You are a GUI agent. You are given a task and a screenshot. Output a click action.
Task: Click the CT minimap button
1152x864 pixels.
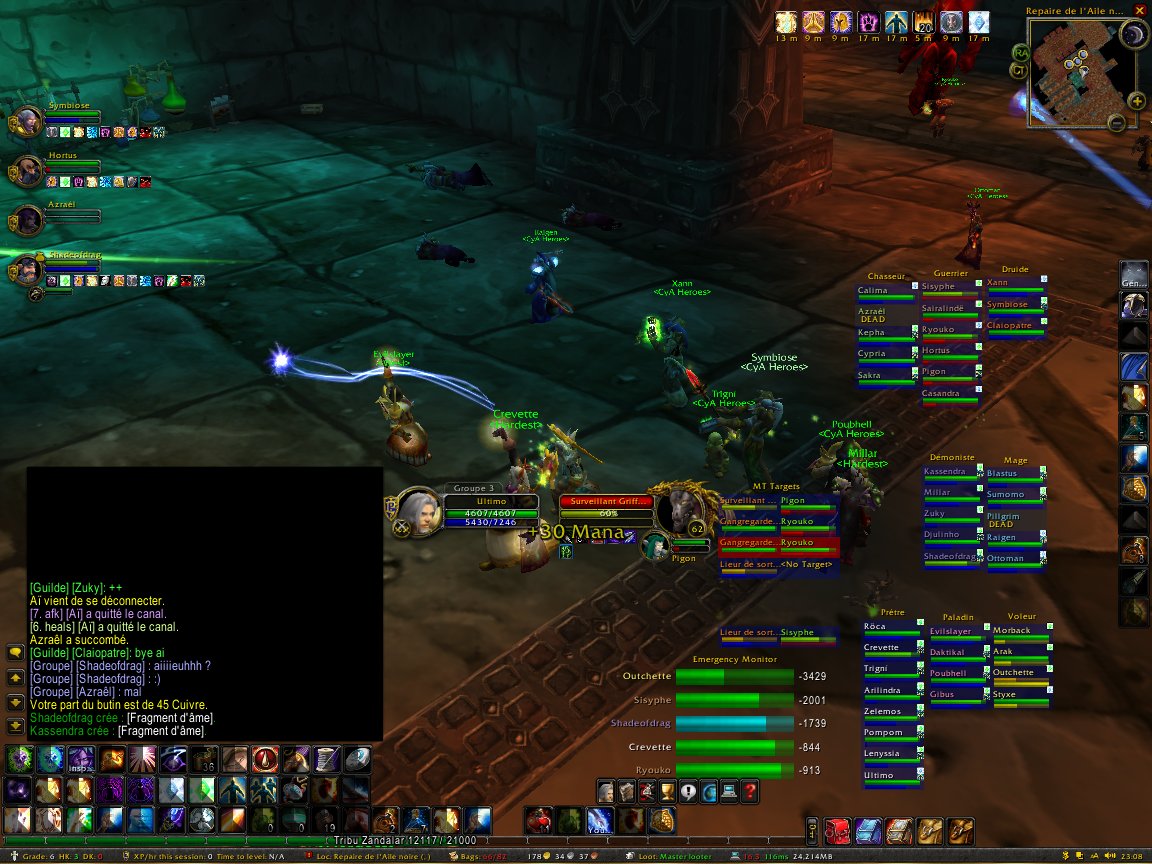tap(1018, 70)
